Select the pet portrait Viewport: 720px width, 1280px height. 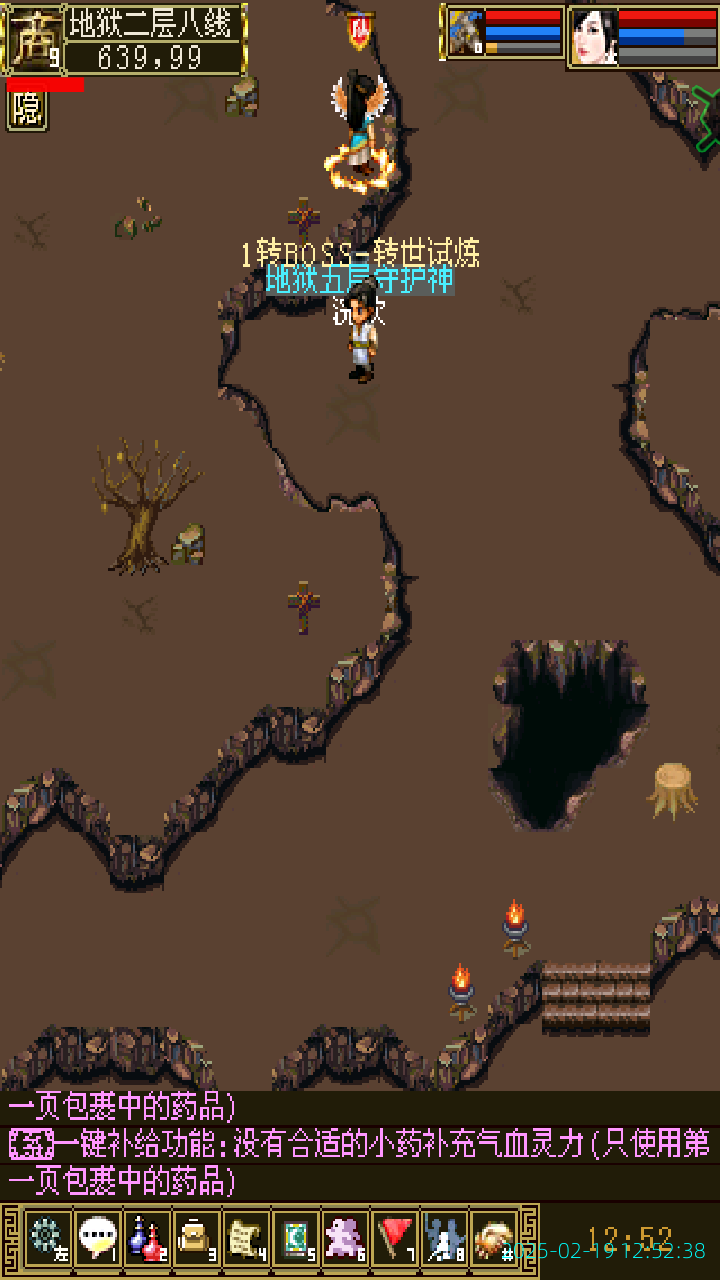465,34
